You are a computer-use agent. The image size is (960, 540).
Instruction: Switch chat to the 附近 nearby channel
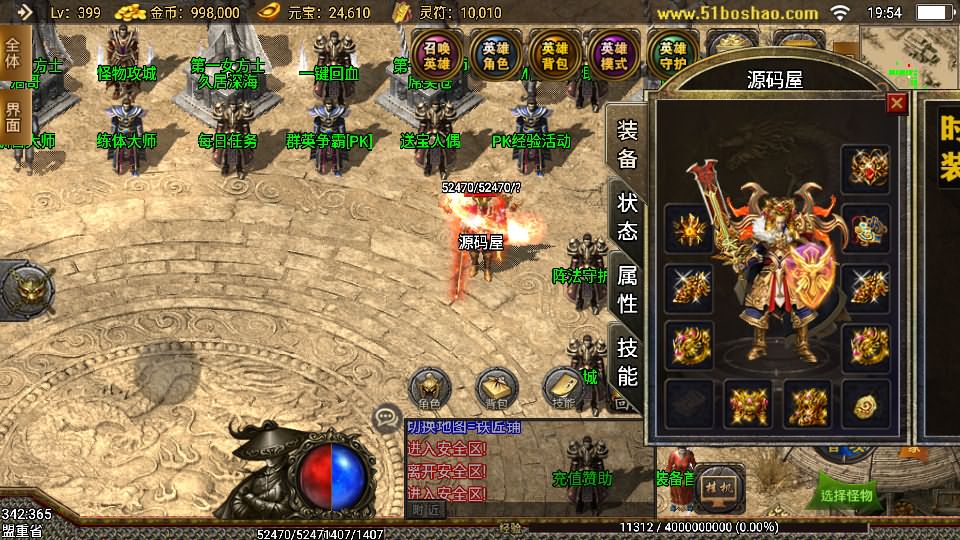[x=425, y=509]
